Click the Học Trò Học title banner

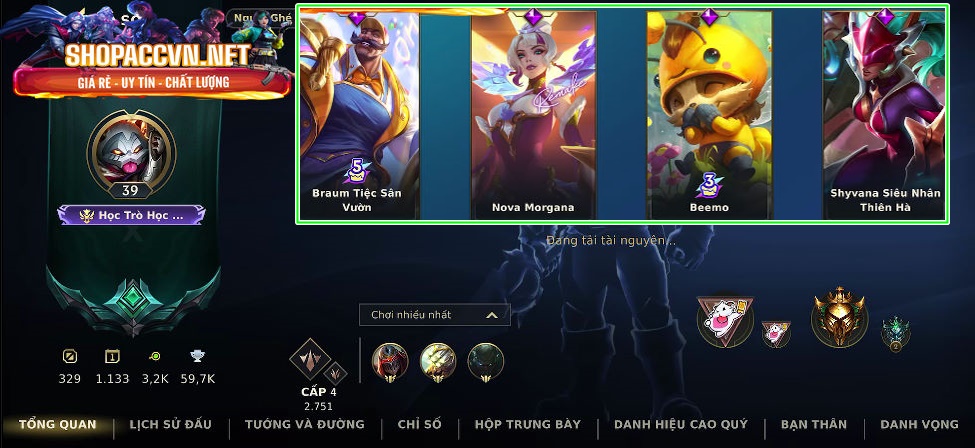(x=131, y=215)
